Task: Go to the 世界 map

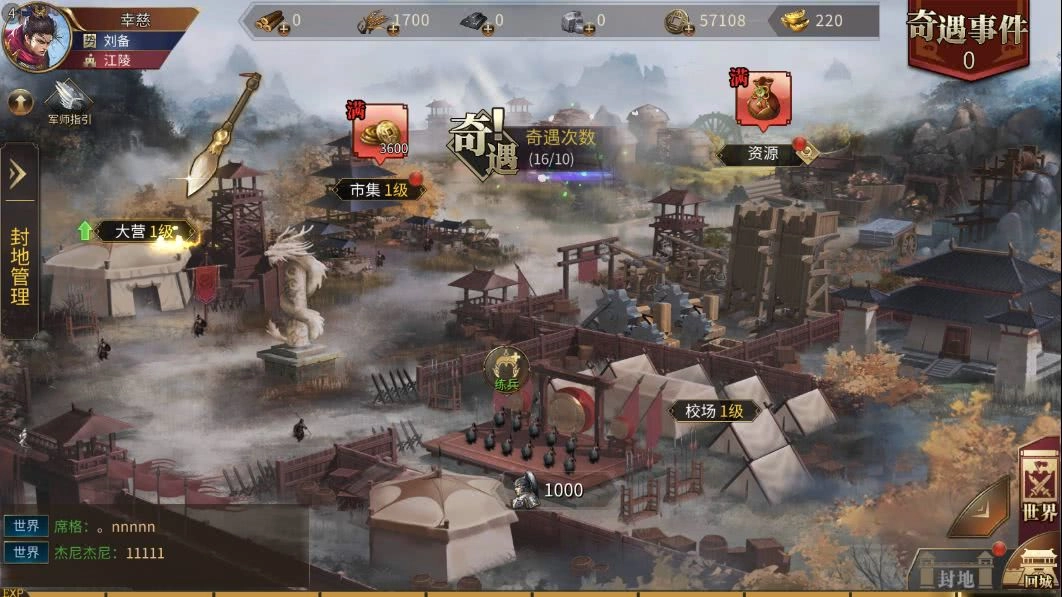Action: click(1040, 492)
